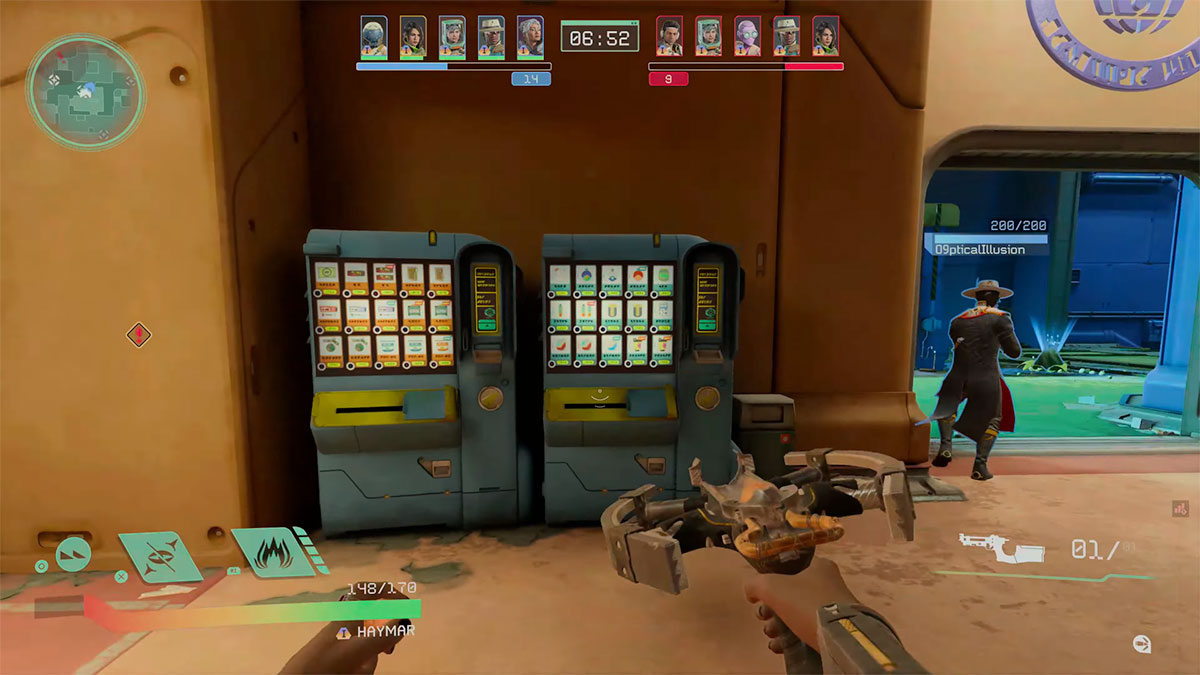Pick the blue team grey-haired hero portrait

[x=530, y=37]
